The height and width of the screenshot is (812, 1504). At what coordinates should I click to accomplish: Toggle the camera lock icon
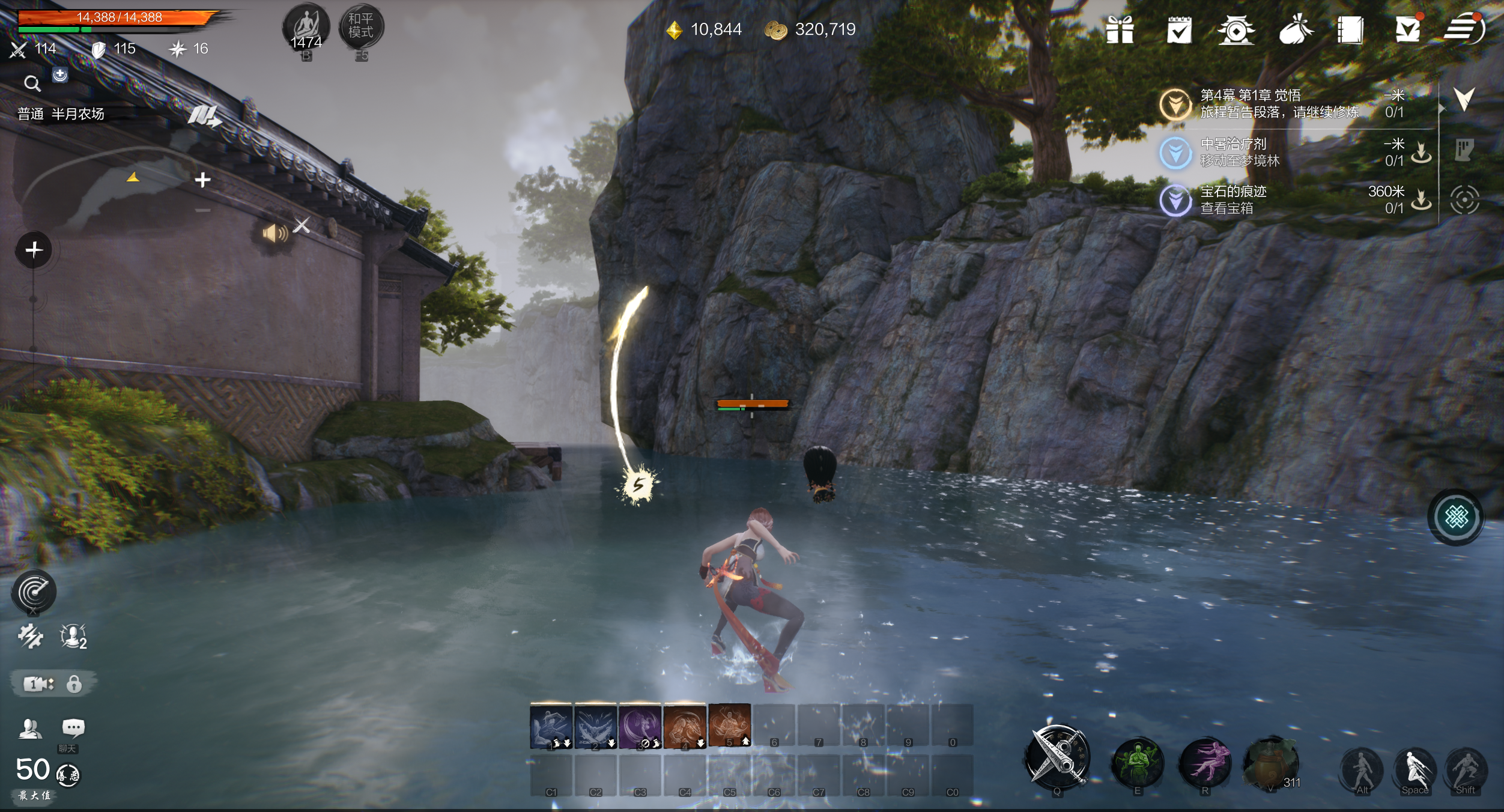(x=74, y=684)
